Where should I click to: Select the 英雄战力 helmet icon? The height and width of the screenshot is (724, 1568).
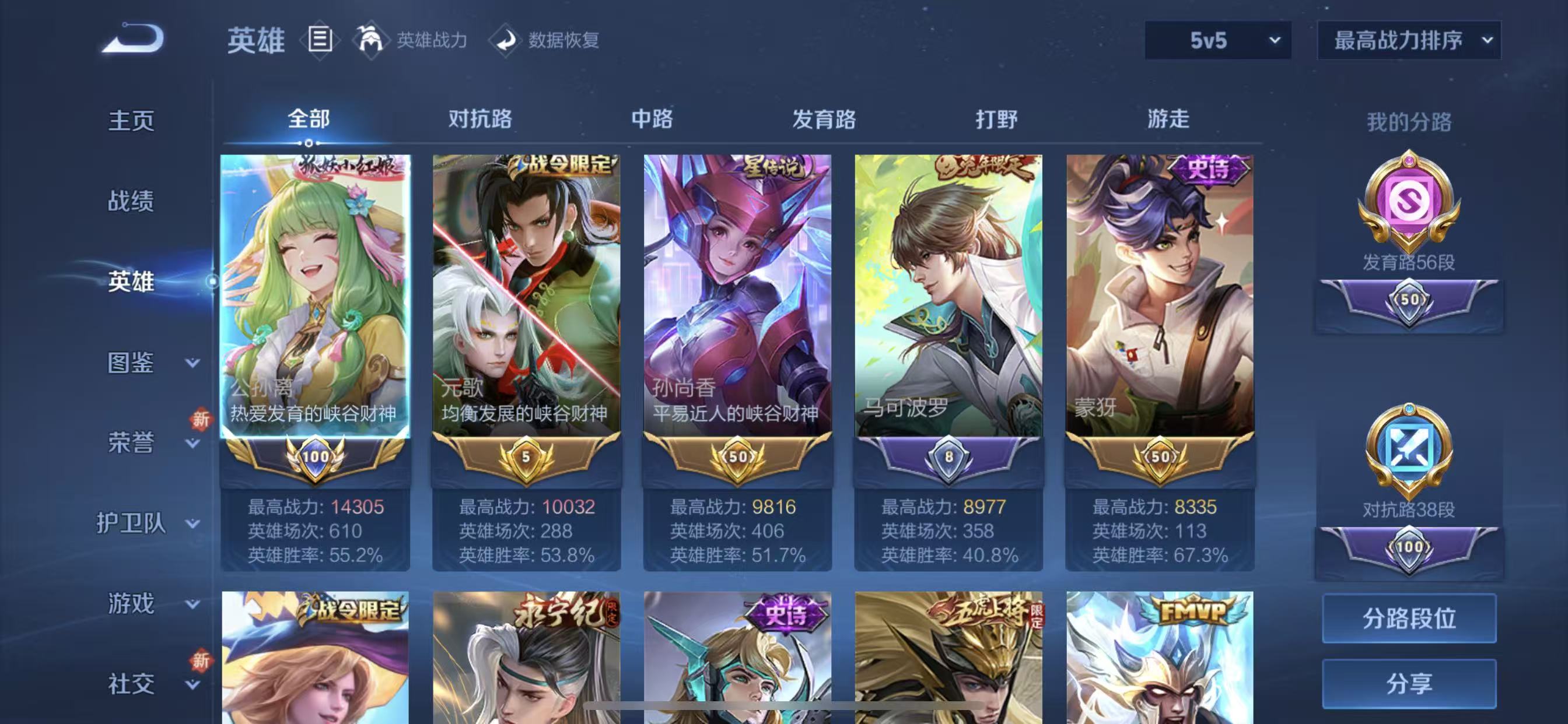click(372, 40)
